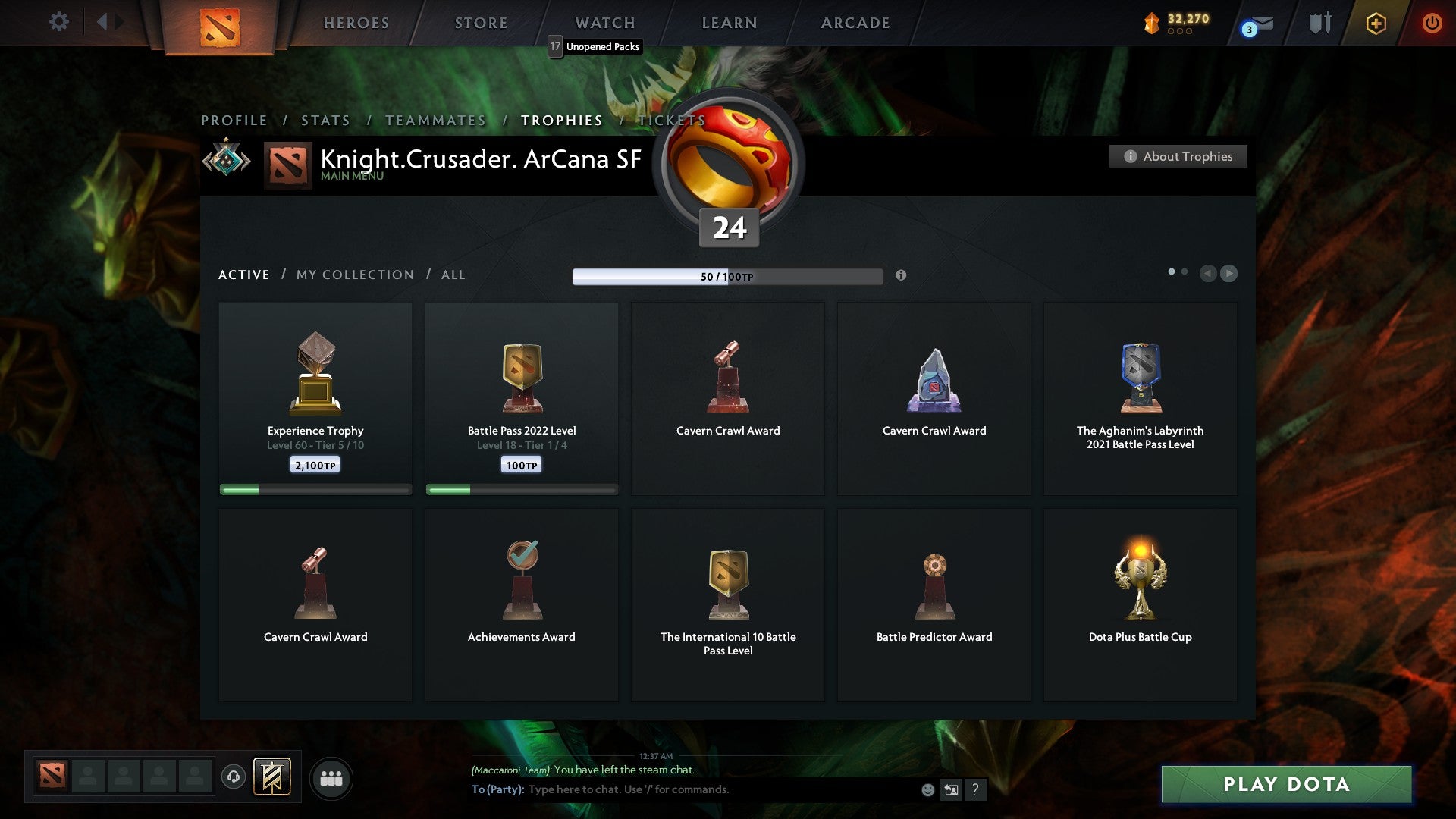The image size is (1456, 819).
Task: Open the friends list icon
Action: coord(331,777)
